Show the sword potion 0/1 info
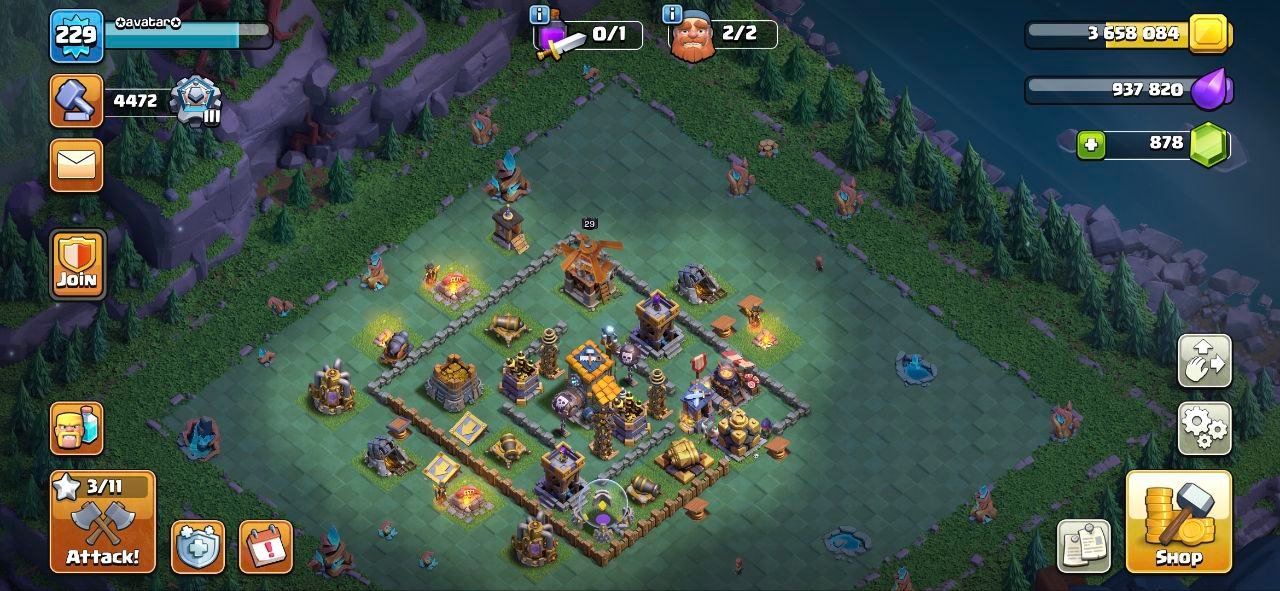The width and height of the screenshot is (1280, 591). point(540,14)
